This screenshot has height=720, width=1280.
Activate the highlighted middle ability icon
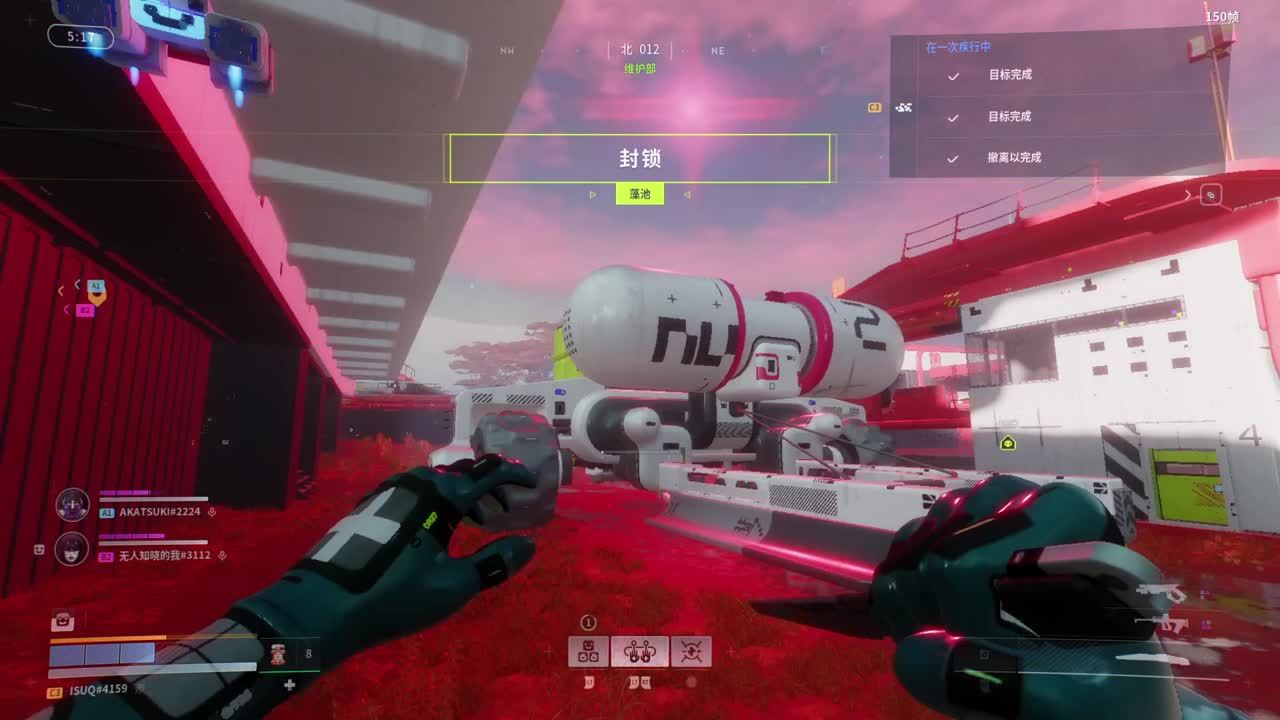pos(640,652)
